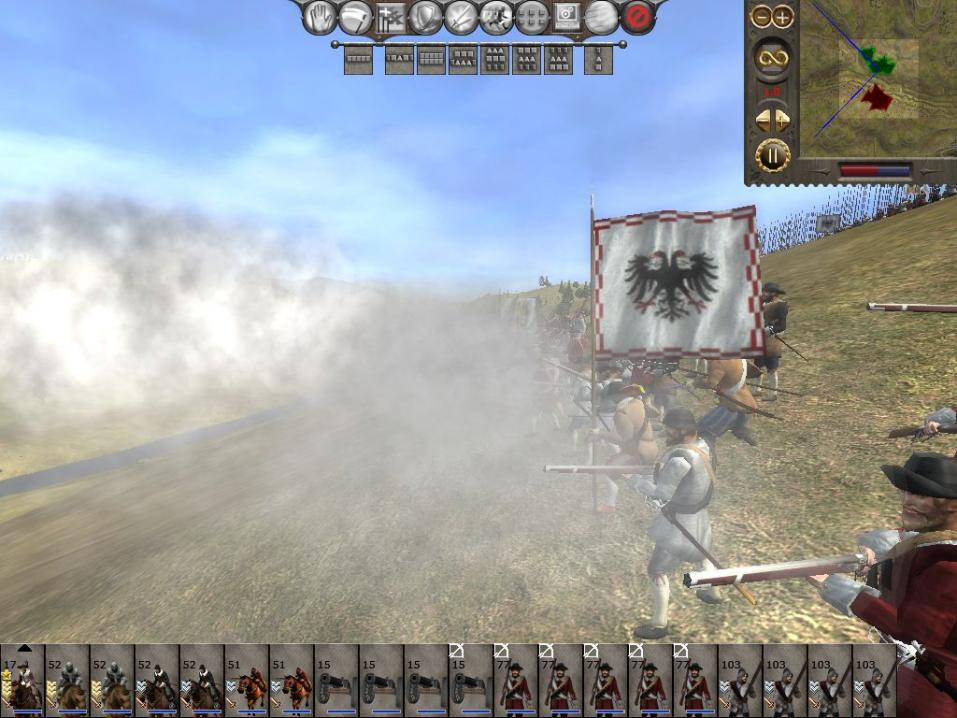Activate the withdraw horn button
Image resolution: width=957 pixels, height=718 pixels.
[355, 17]
